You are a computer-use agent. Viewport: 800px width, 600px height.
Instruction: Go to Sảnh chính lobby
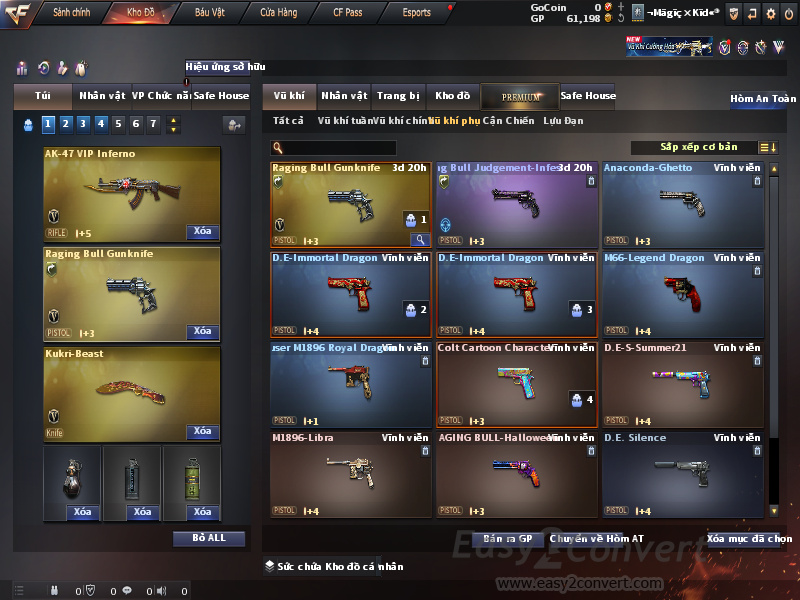(72, 13)
